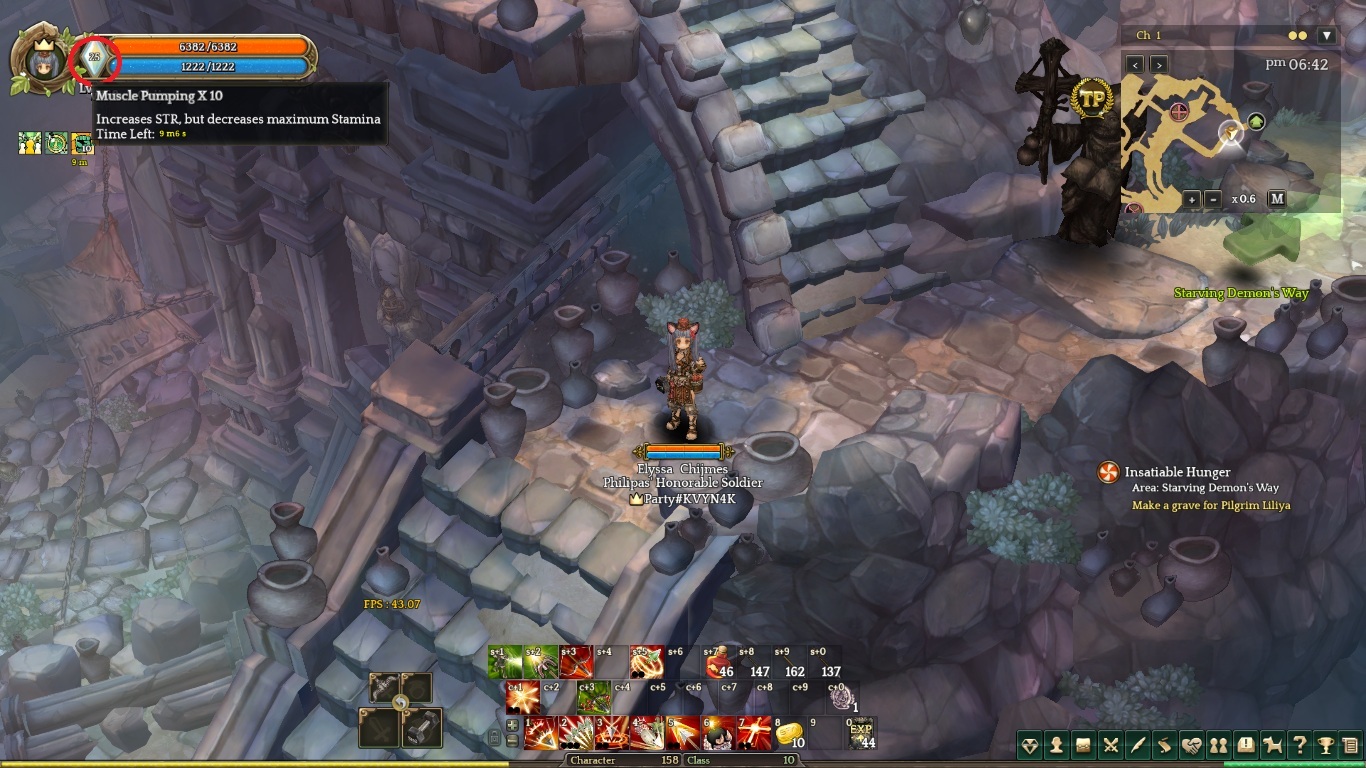This screenshot has width=1366, height=768.
Task: Click the TP shop badge
Action: [1091, 98]
